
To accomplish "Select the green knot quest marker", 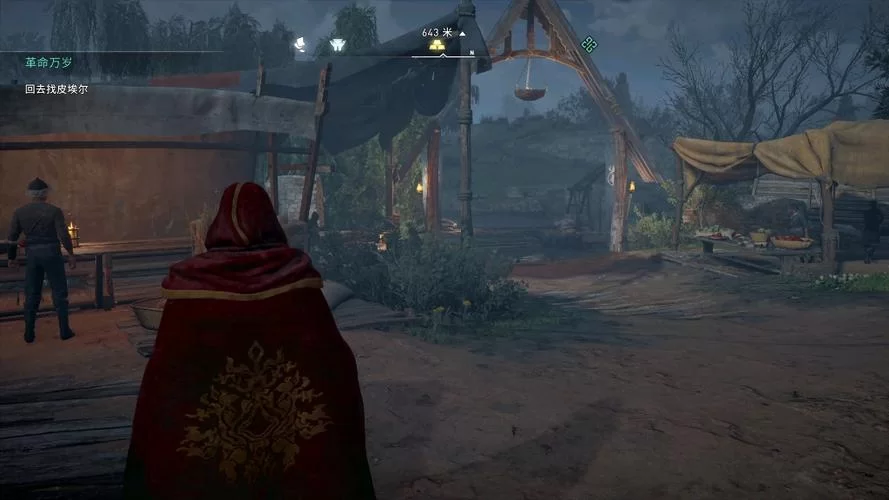I will coord(589,44).
